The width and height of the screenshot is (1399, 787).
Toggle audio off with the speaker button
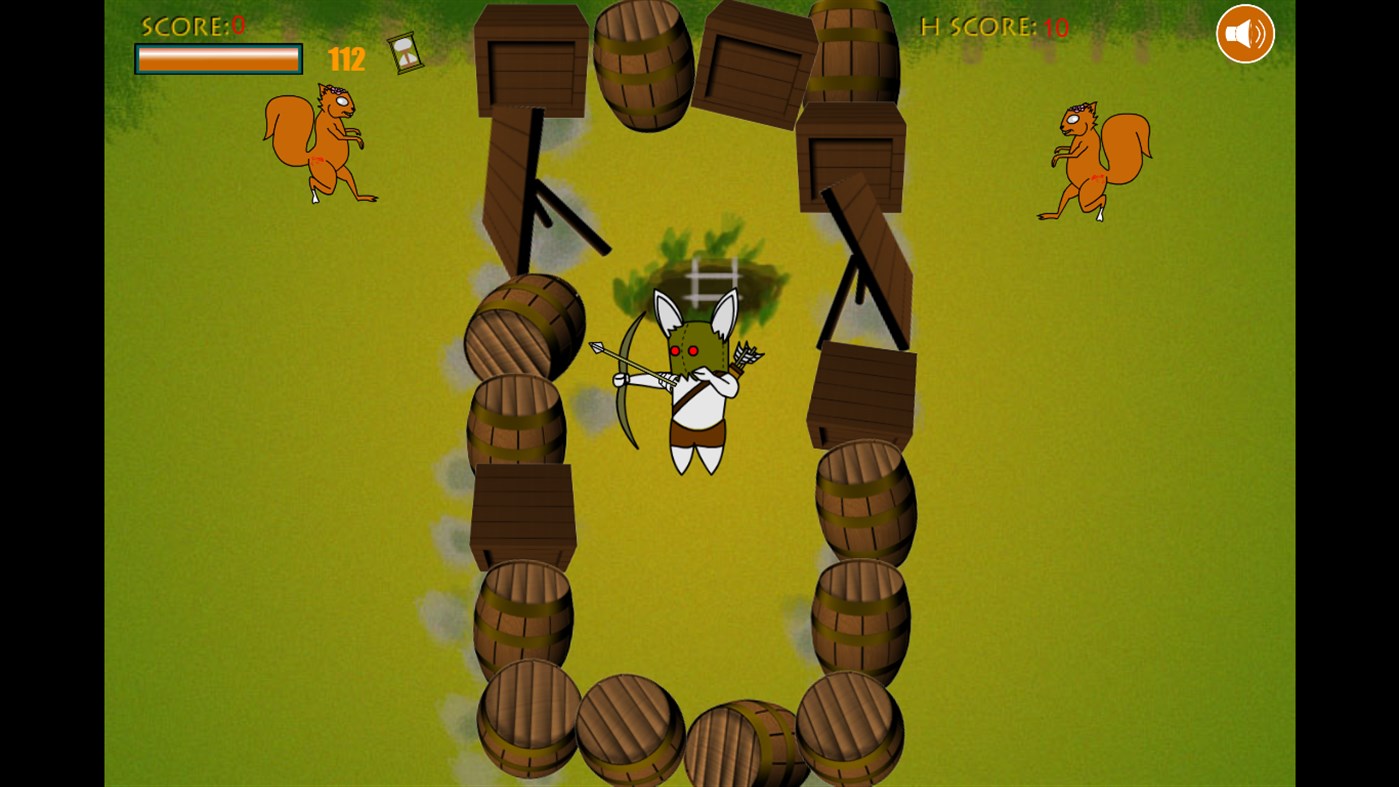pos(1244,33)
